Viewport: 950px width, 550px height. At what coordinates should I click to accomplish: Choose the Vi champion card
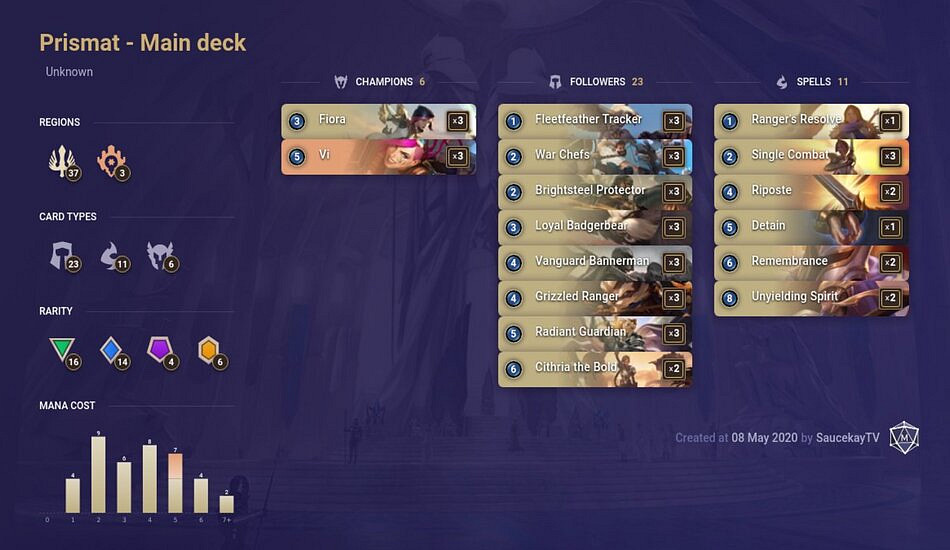point(378,156)
